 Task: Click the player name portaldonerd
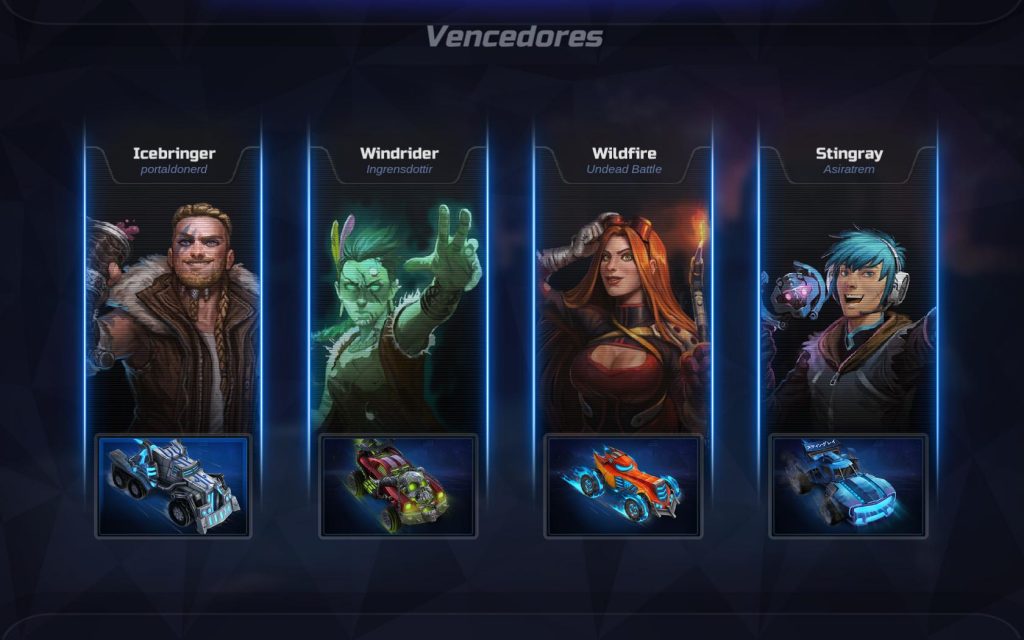174,170
